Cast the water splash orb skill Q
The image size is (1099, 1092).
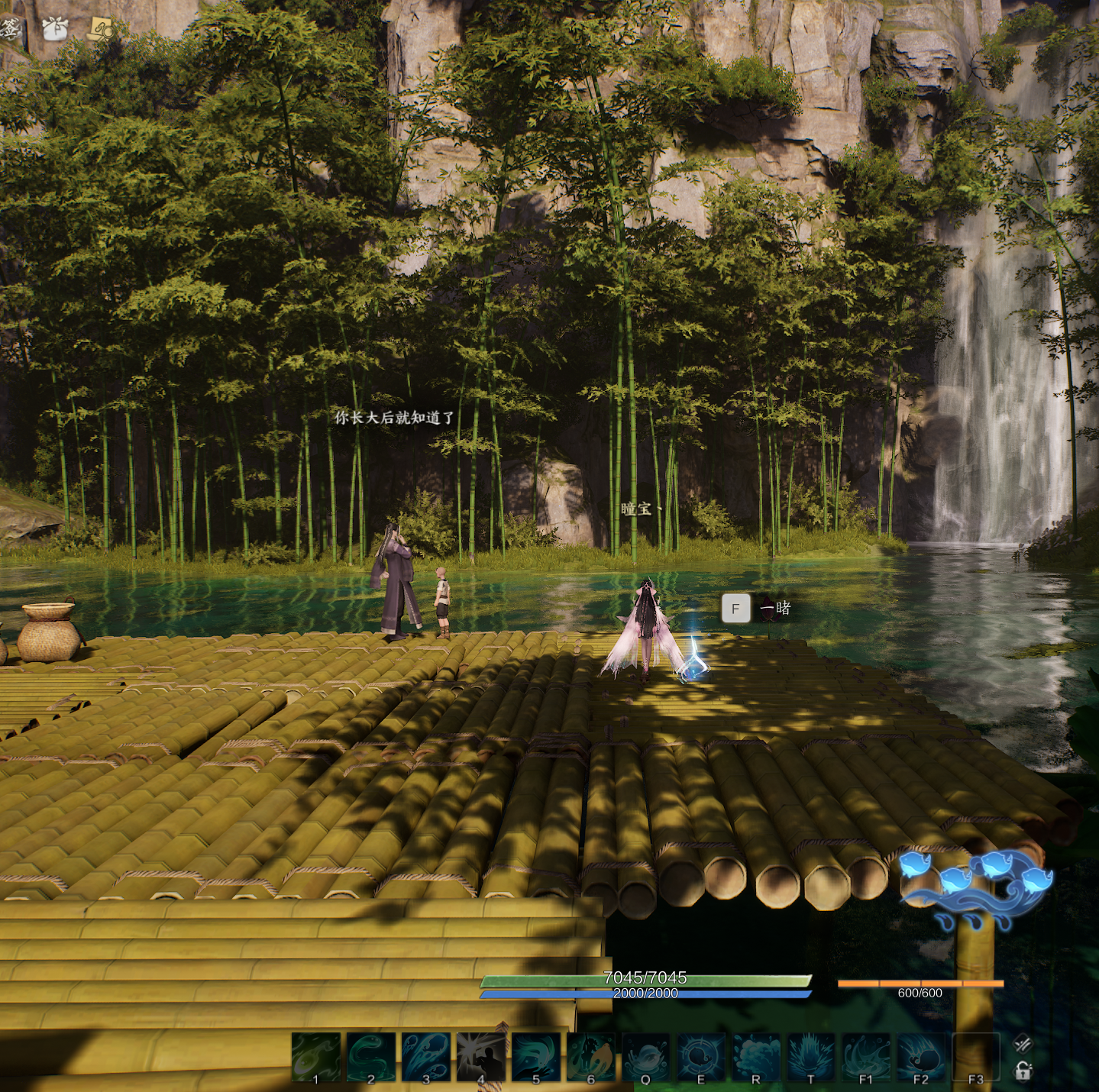(x=646, y=1057)
